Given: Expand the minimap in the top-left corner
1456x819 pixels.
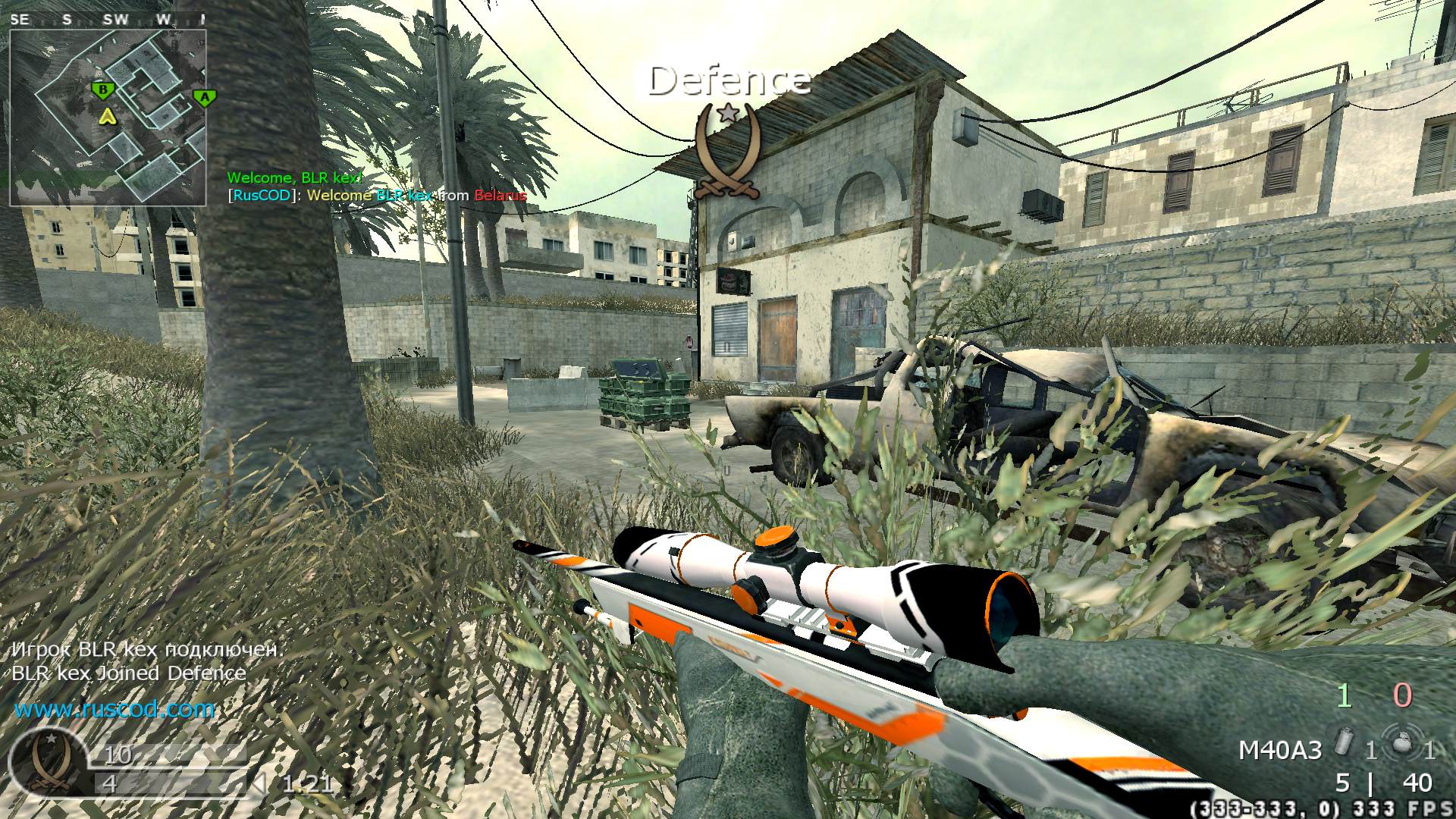Looking at the screenshot, I should click(114, 114).
